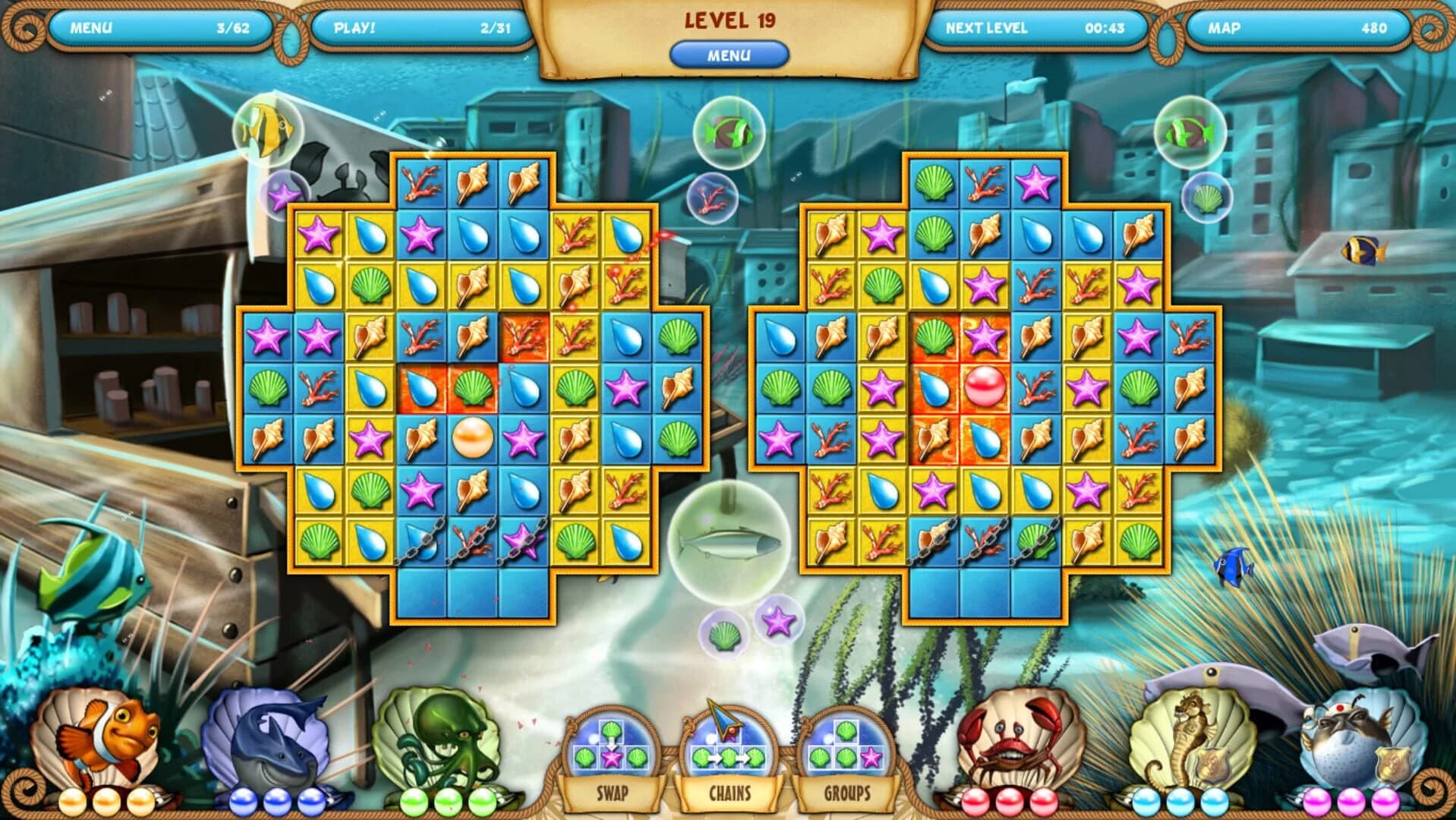Image resolution: width=1456 pixels, height=820 pixels.
Task: Click the coral bubble below the center fish bubble
Action: [x=712, y=199]
